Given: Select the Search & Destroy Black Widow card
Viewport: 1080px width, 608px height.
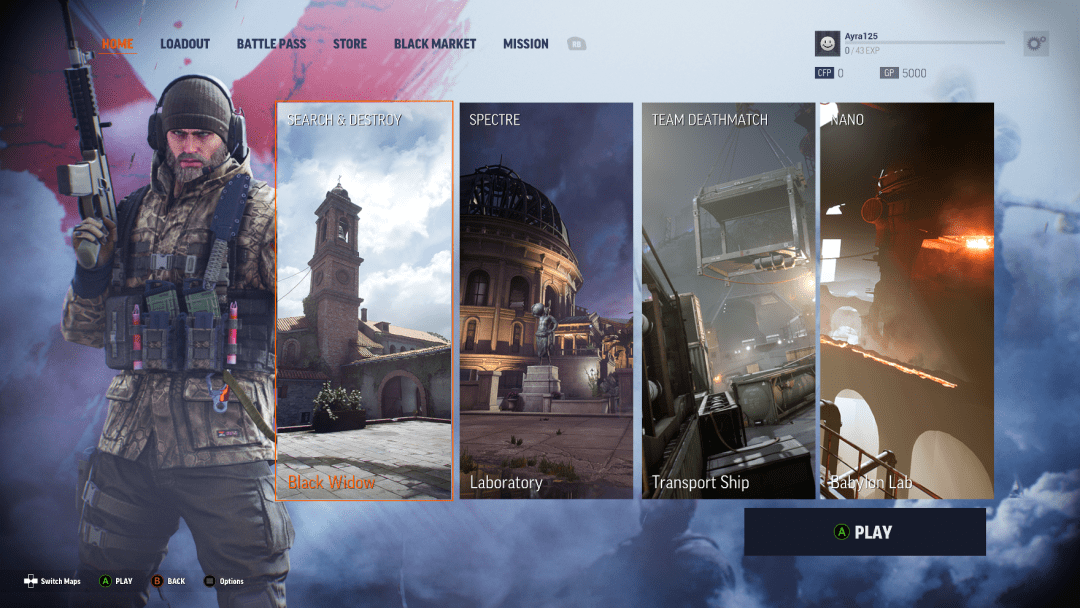Looking at the screenshot, I should tap(364, 300).
